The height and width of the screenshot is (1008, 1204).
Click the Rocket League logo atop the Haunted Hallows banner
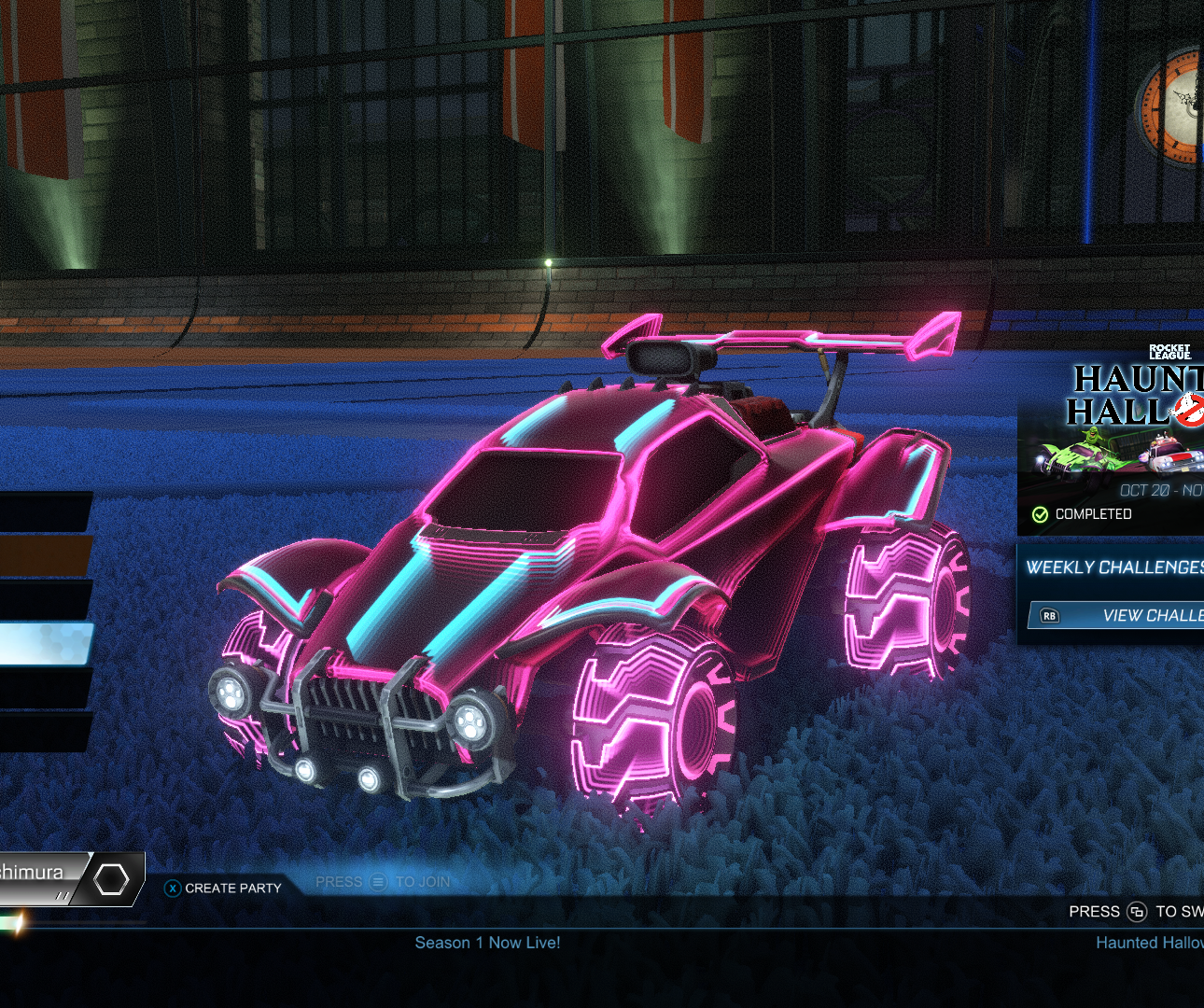(1172, 352)
